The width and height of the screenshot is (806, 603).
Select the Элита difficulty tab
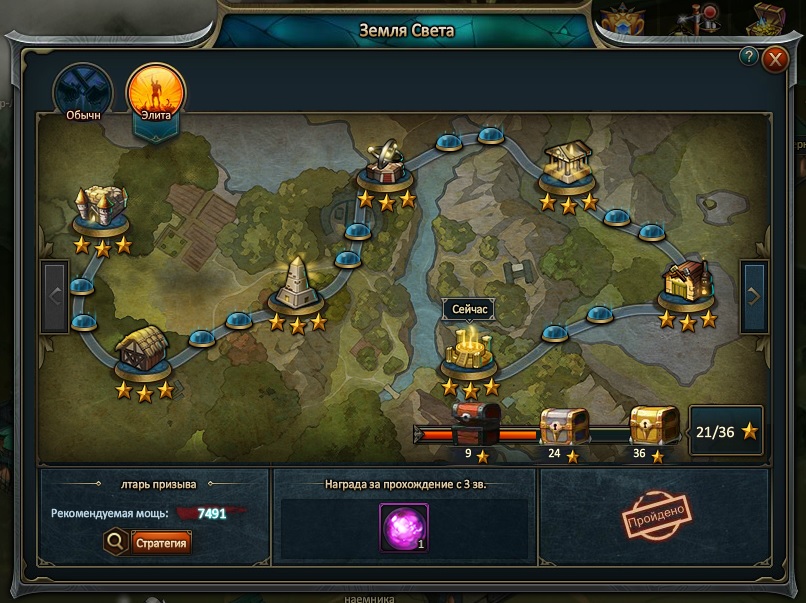pos(156,91)
